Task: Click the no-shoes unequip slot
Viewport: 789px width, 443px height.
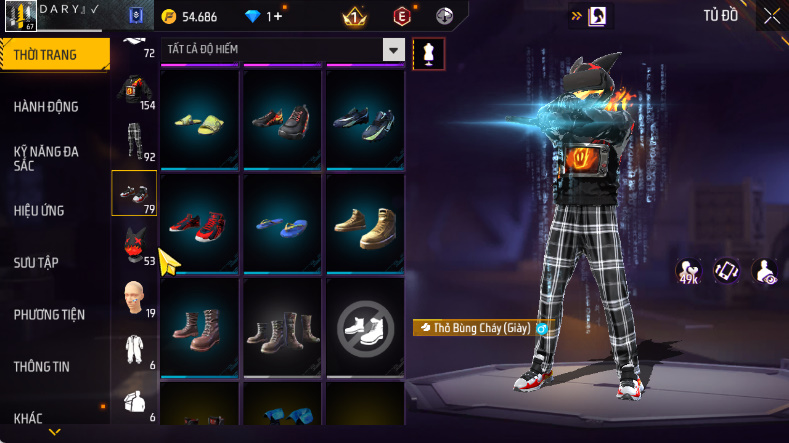Action: pyautogui.click(x=365, y=325)
